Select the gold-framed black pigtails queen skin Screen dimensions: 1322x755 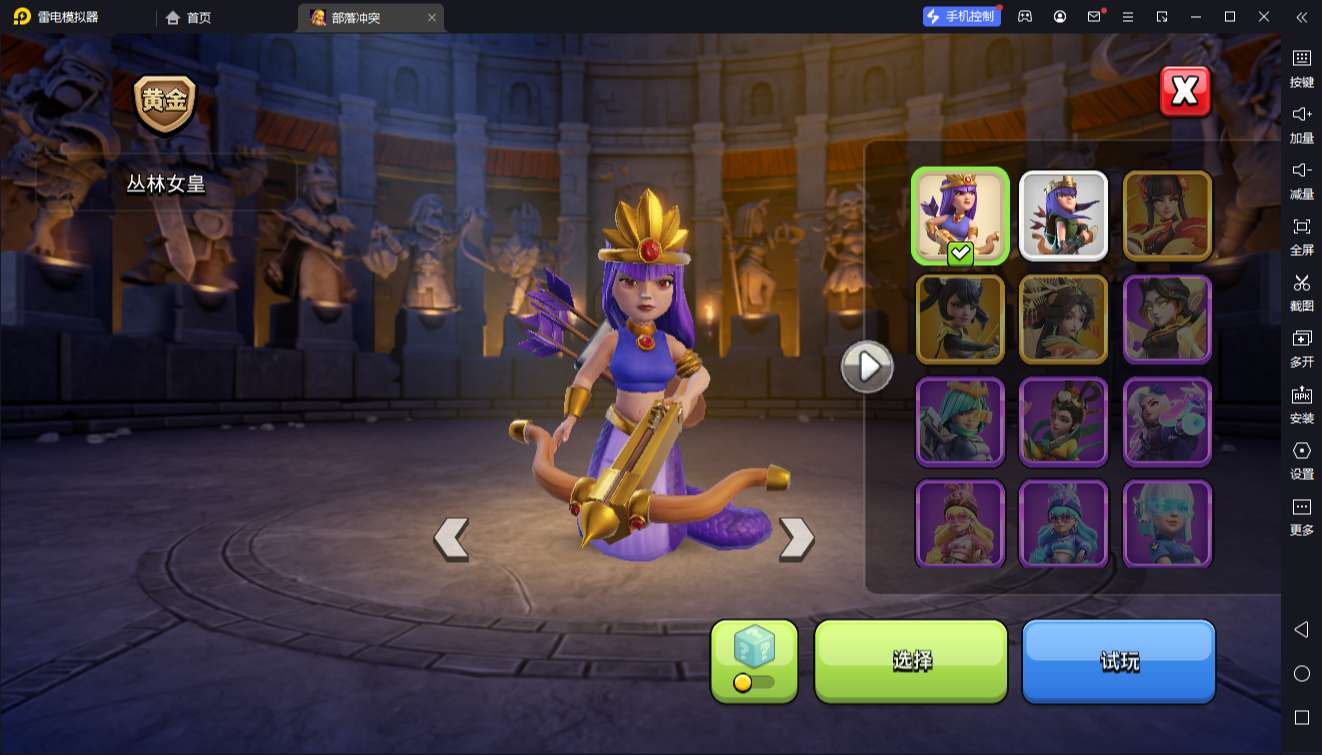[960, 318]
